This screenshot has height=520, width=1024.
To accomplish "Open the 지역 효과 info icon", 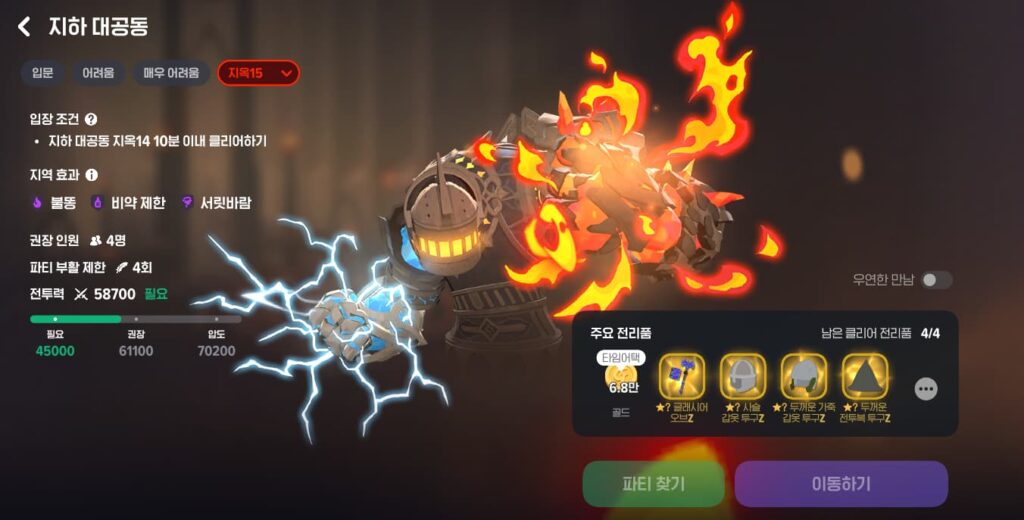I will [91, 174].
